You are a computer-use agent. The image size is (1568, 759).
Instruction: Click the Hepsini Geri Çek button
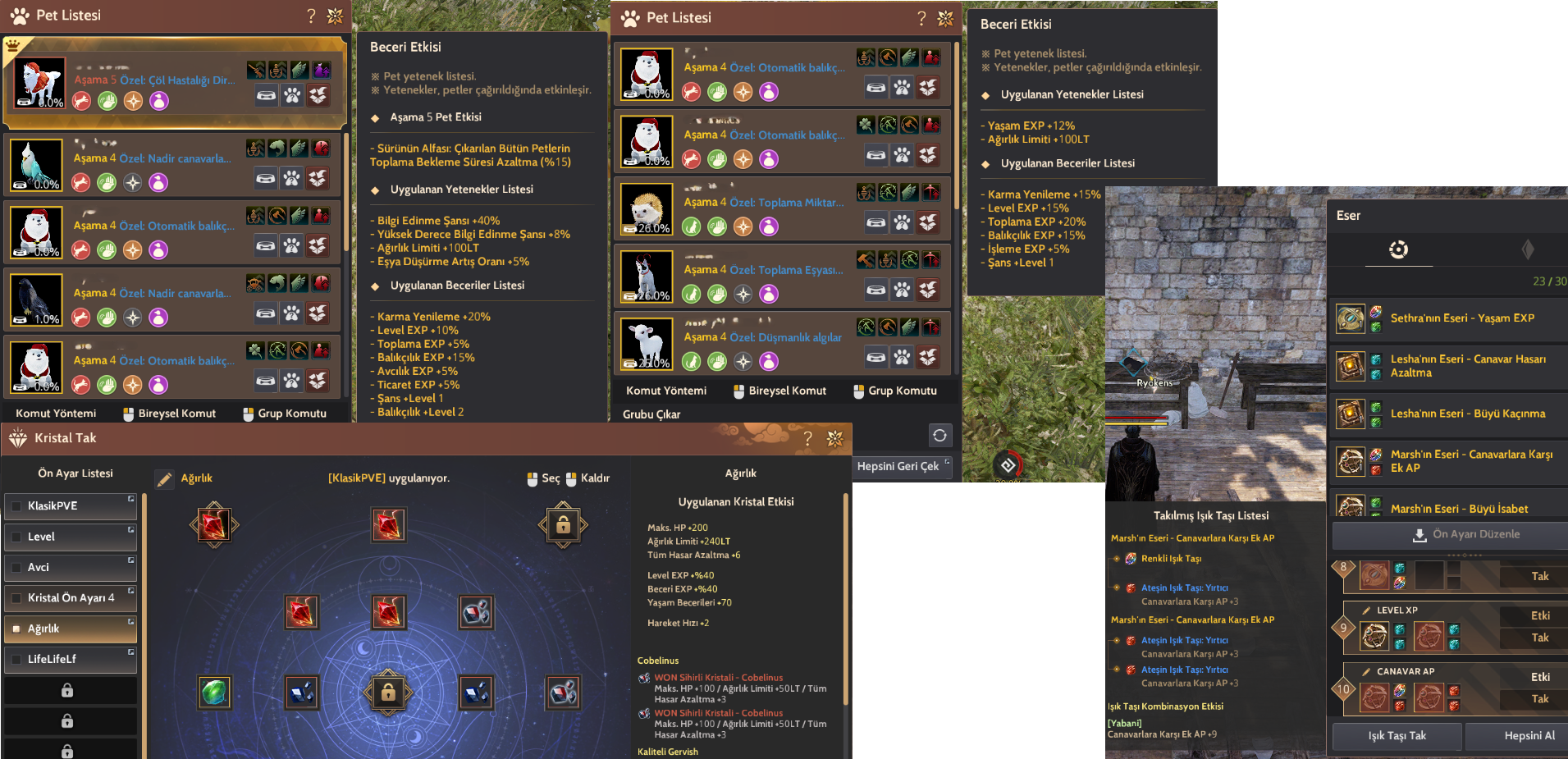(x=903, y=467)
